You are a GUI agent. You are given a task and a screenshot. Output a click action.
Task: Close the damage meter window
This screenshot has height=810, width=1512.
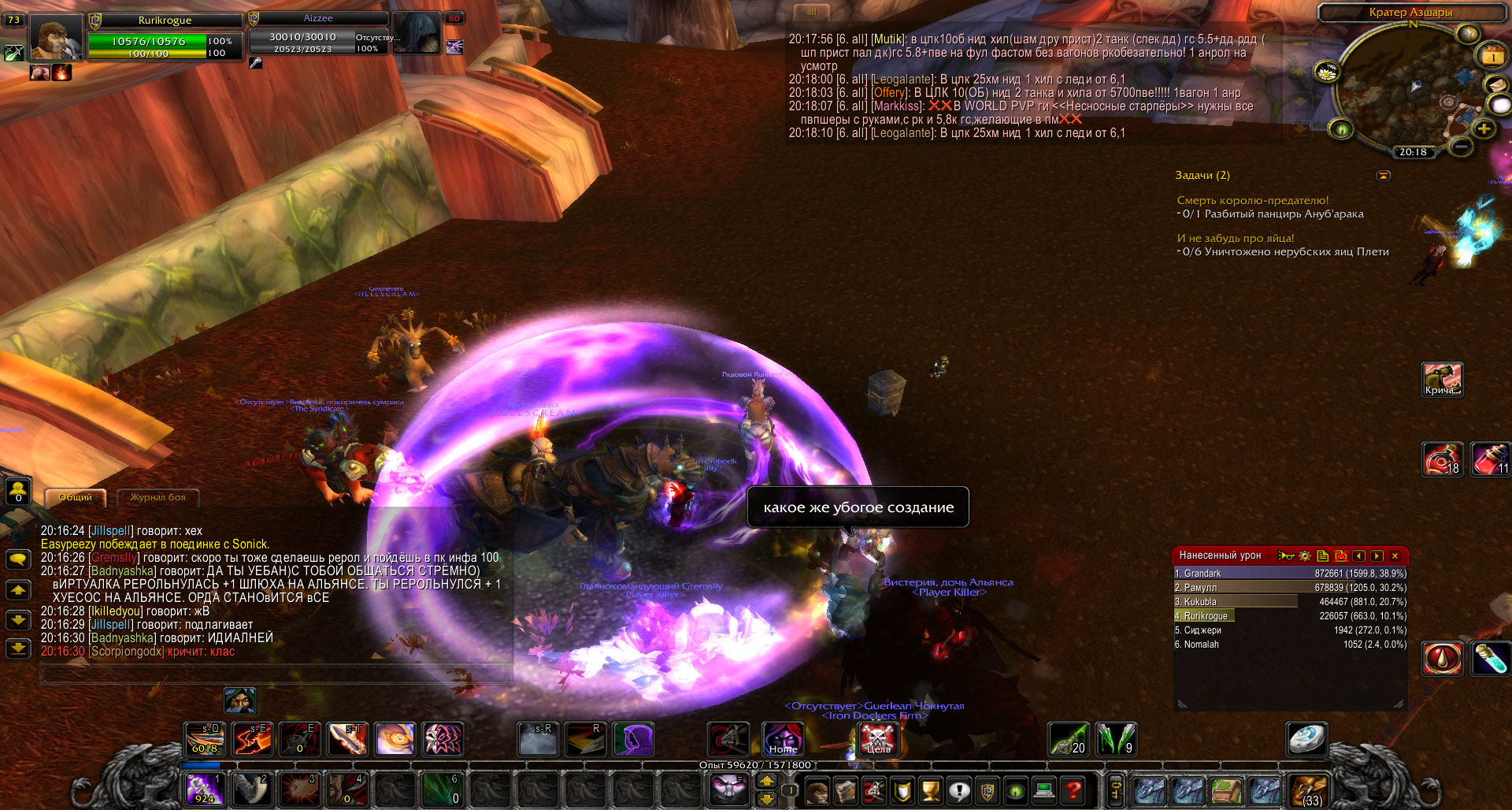click(1395, 555)
